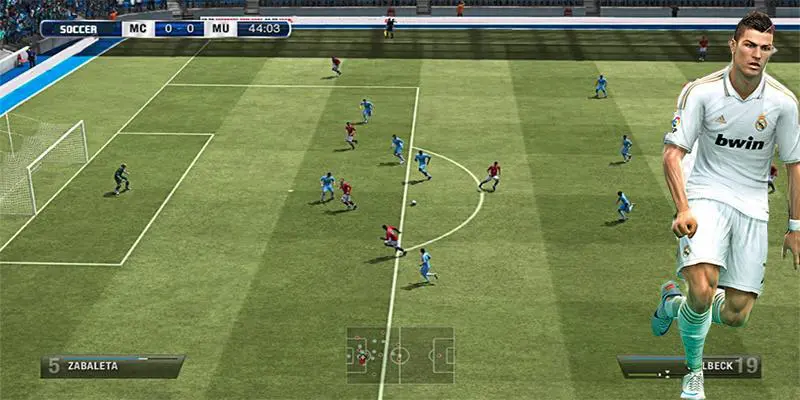Screen dimensions: 800x400
Task: Select the Zabaleta player name panel
Action: (112, 366)
